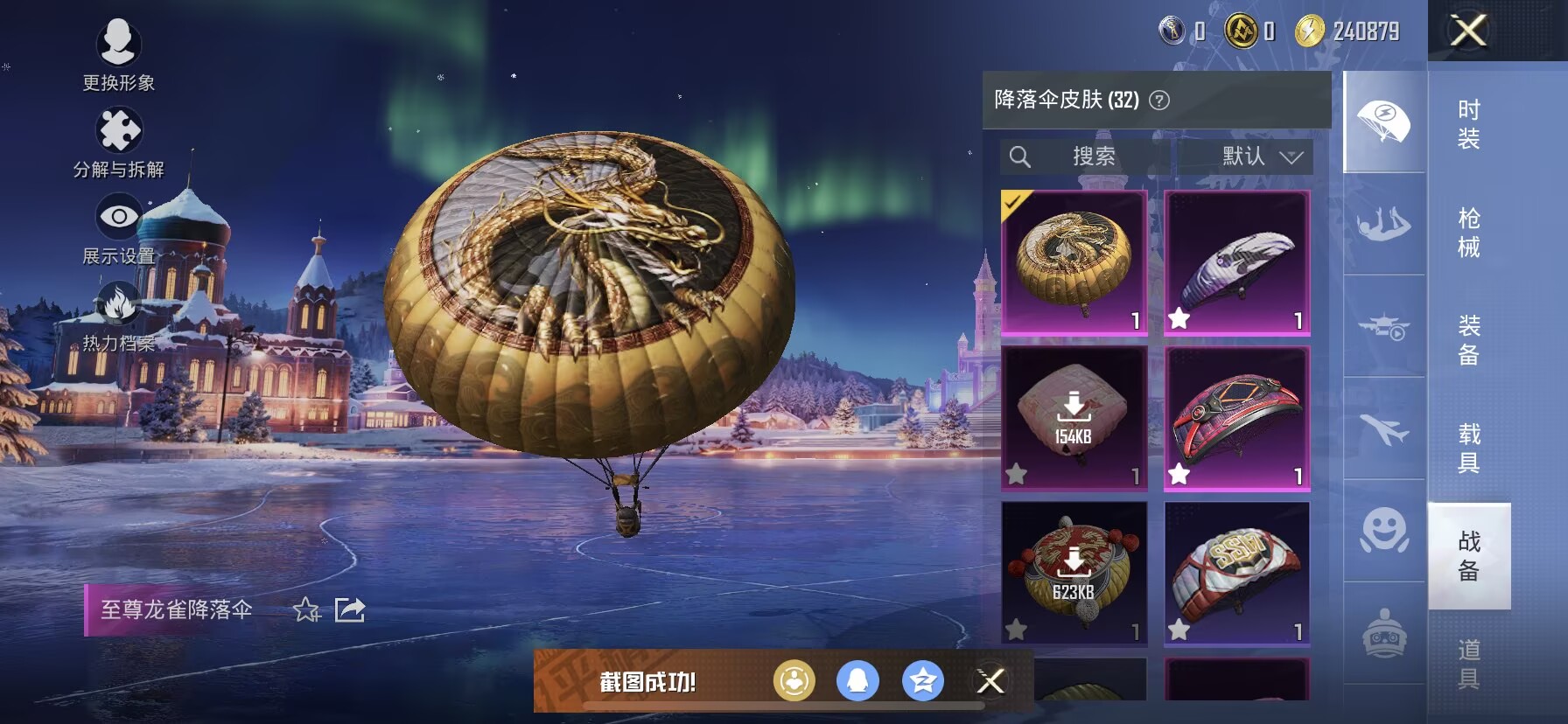Open 分解与拆解 puzzle piece option
Screen dimensions: 1568x724
(x=118, y=141)
